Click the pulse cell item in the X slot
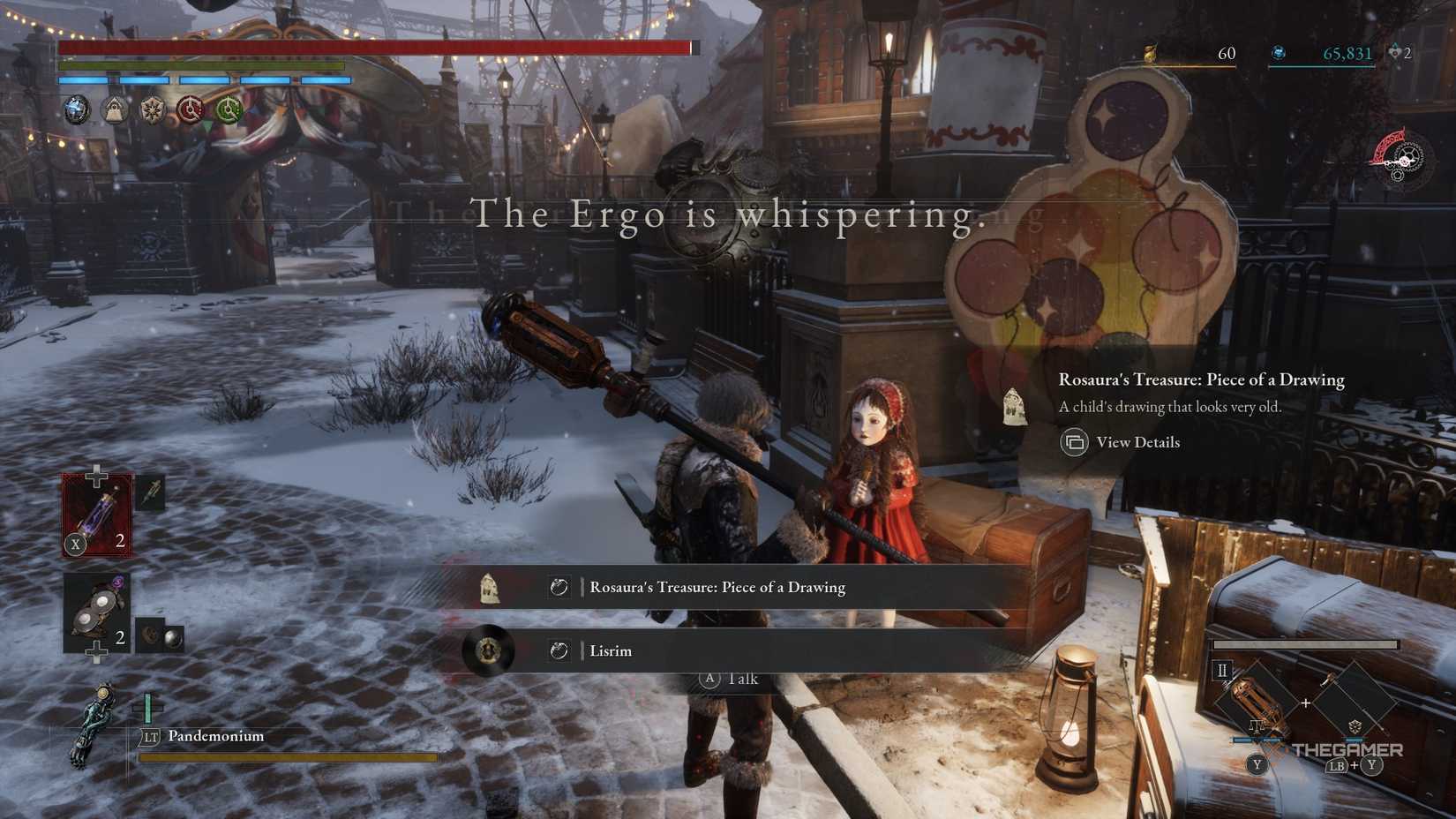1456x819 pixels. (x=97, y=512)
